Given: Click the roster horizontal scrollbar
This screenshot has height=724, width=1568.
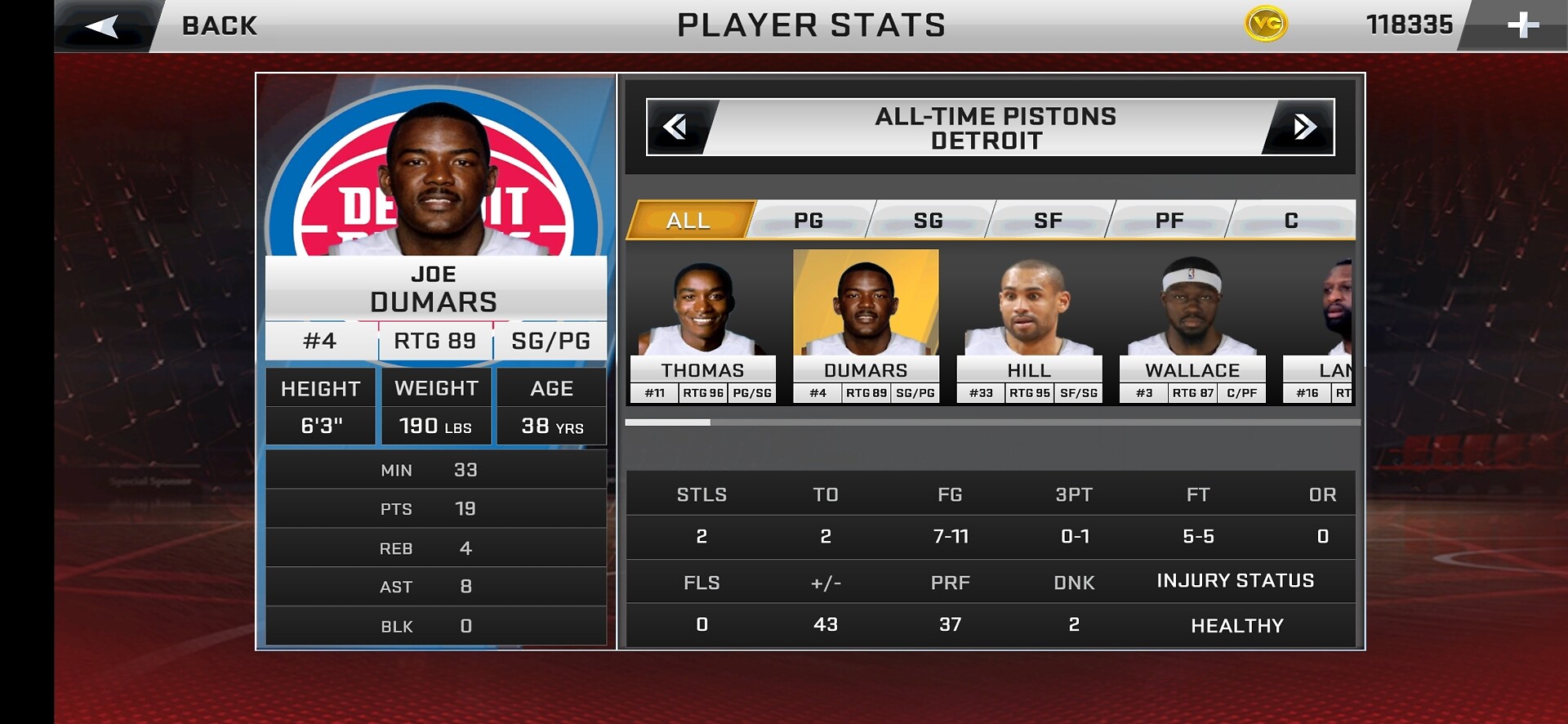Looking at the screenshot, I should pyautogui.click(x=992, y=422).
